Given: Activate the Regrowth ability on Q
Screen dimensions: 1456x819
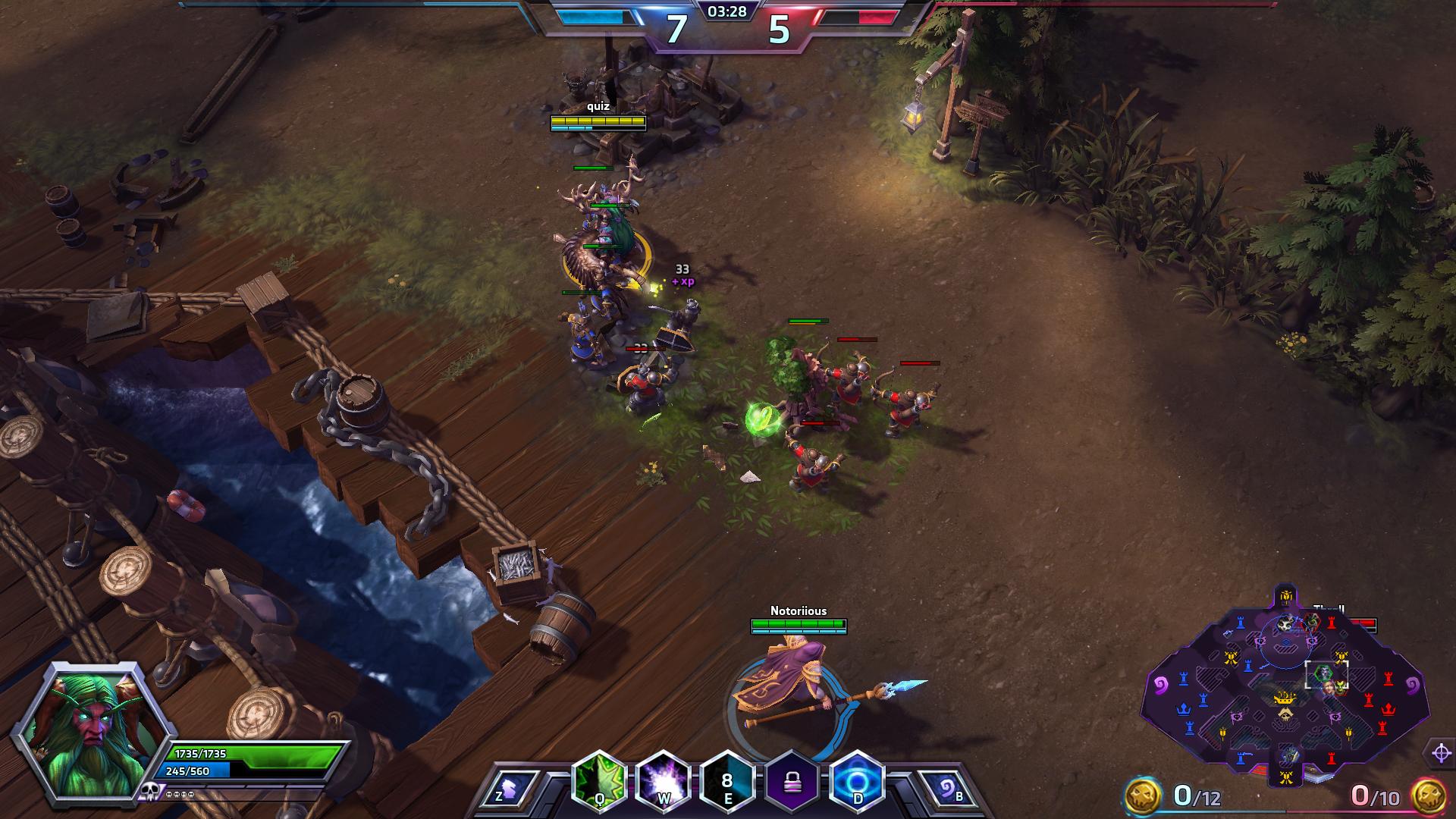Looking at the screenshot, I should (x=599, y=780).
